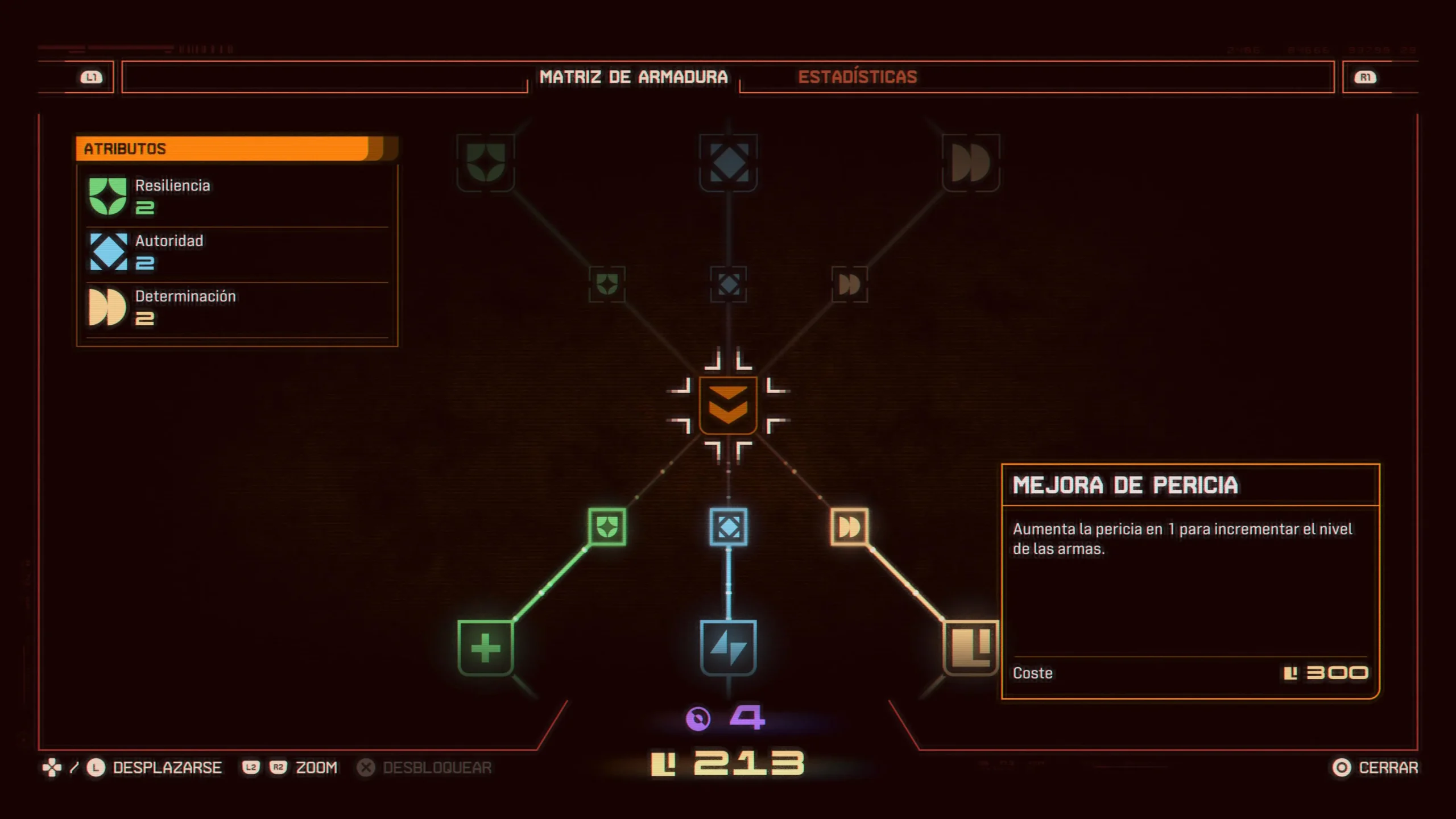Screen dimensions: 1456x819
Task: Click the small lit tan double-arrow node
Action: pyautogui.click(x=849, y=527)
